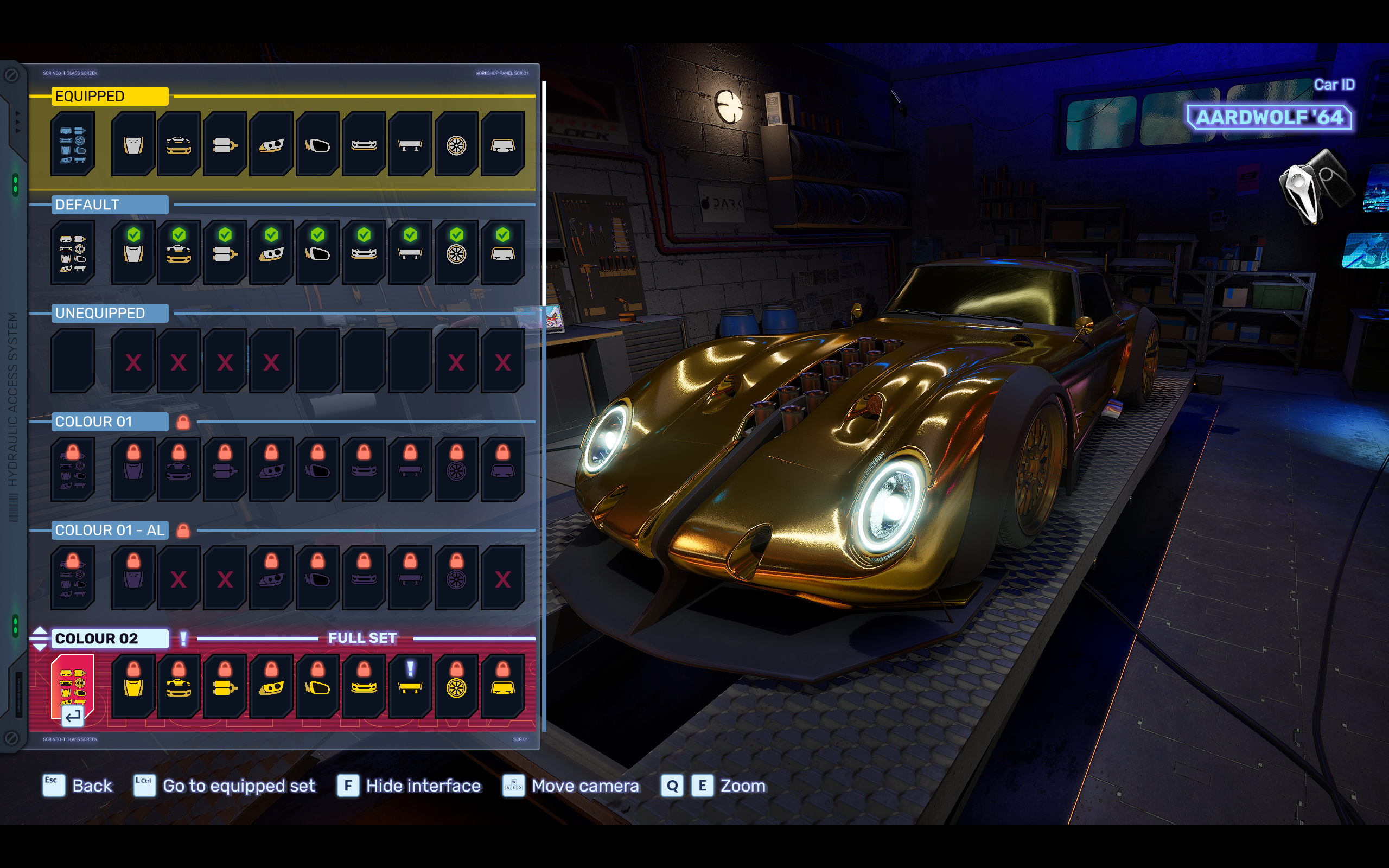This screenshot has height=868, width=1389.
Task: Select the Colour 01 - AL section header
Action: (x=109, y=531)
